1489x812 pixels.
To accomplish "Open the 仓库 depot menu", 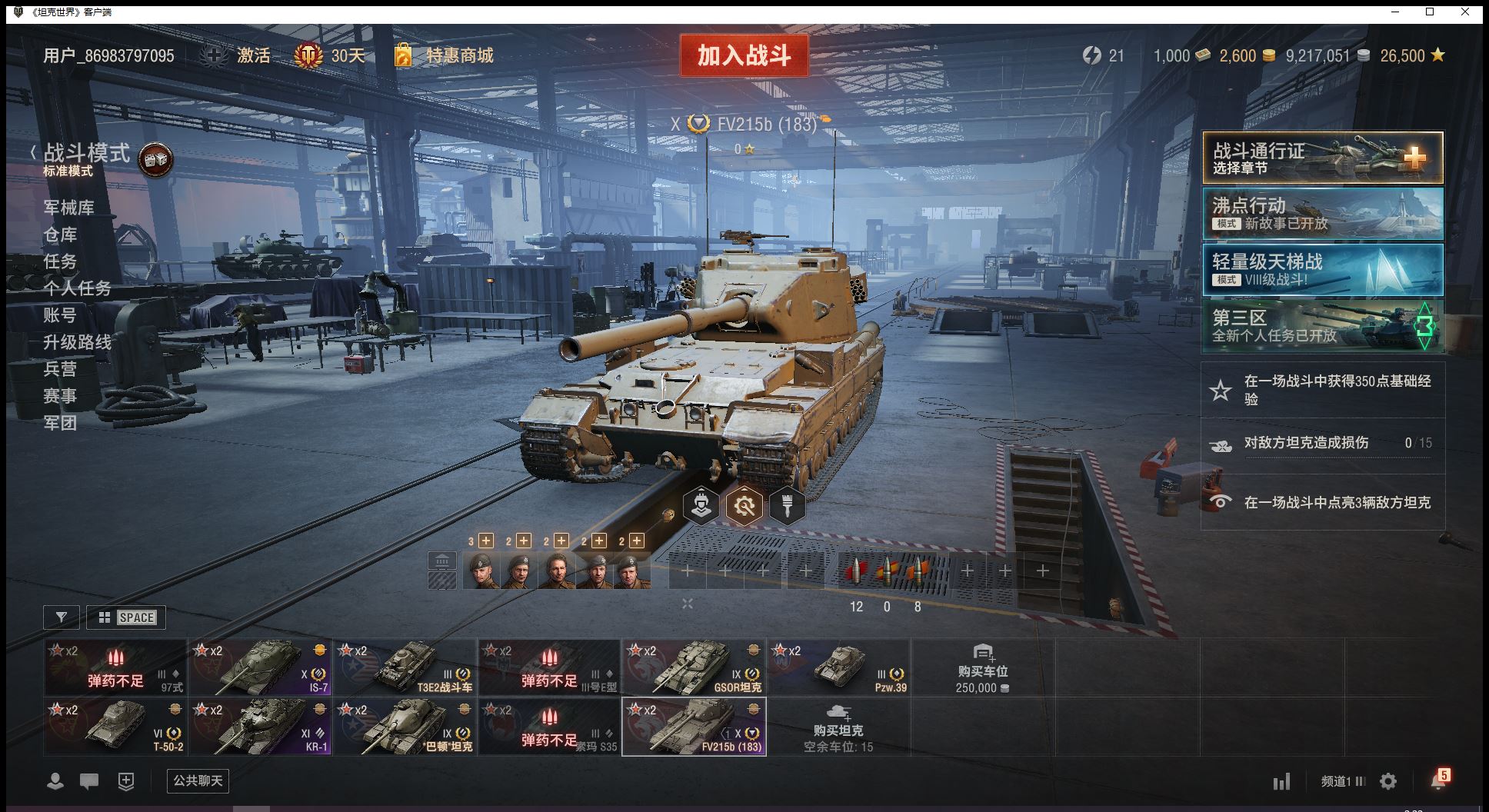I will (60, 235).
